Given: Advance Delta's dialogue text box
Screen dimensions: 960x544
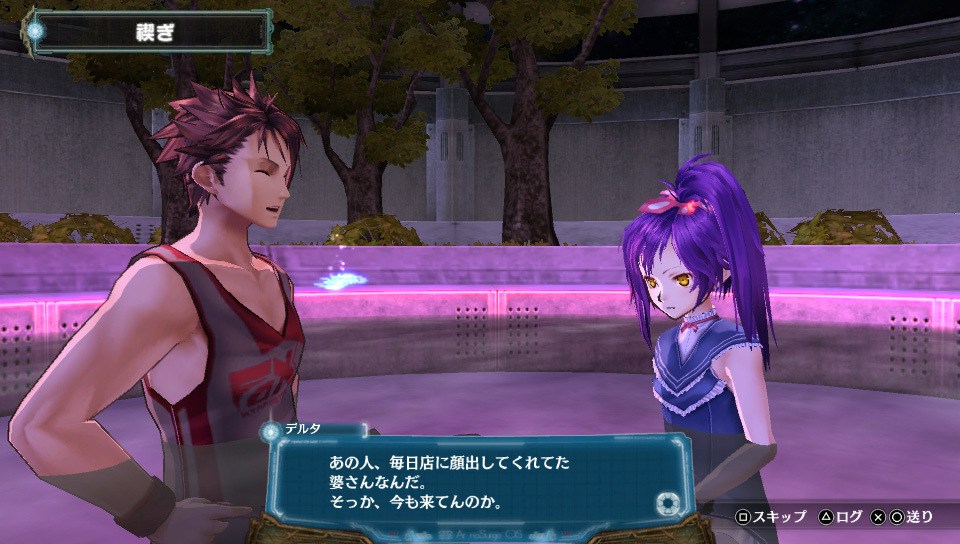Looking at the screenshot, I should 480,482.
